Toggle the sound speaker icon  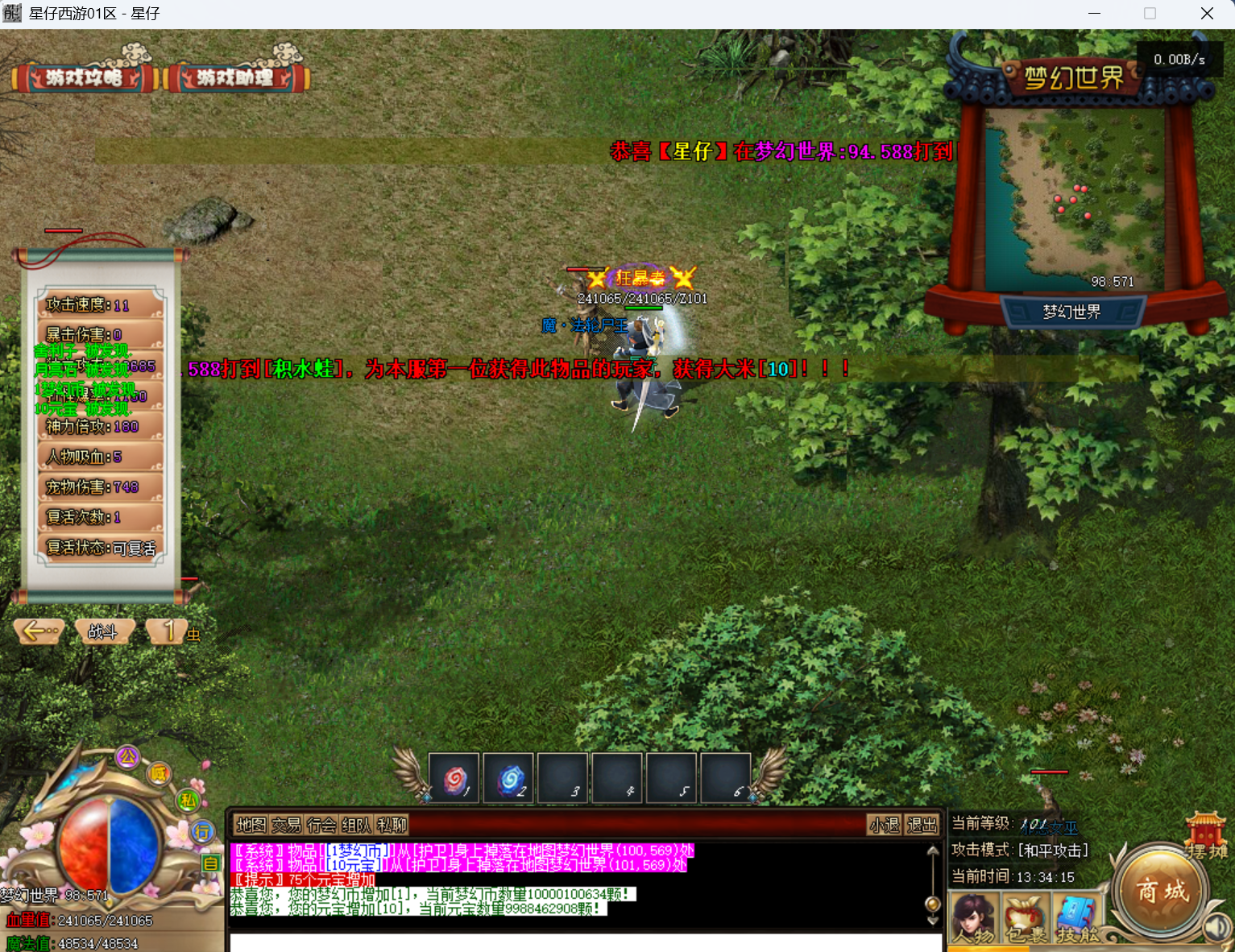(x=1217, y=929)
